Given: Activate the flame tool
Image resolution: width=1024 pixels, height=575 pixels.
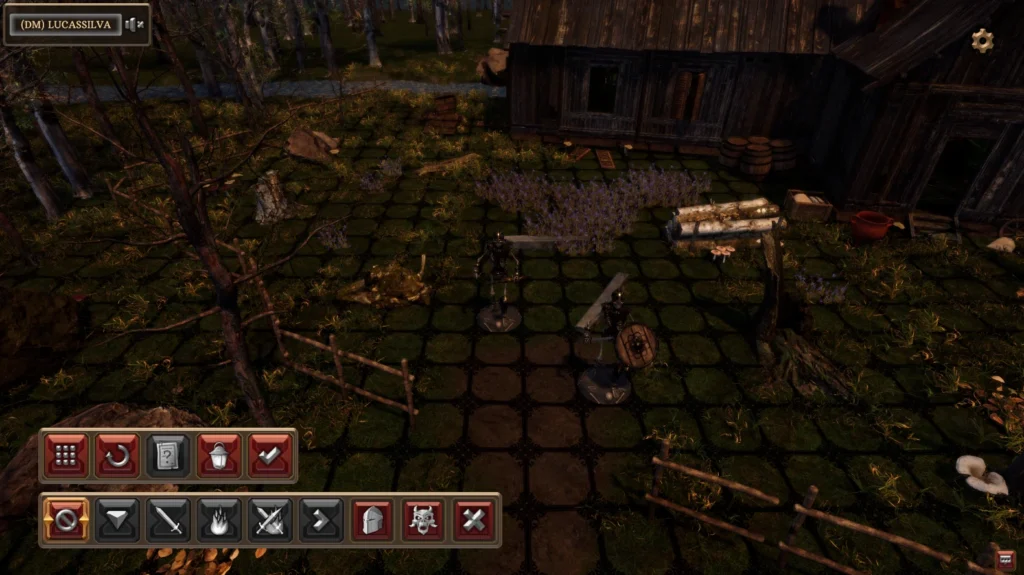Looking at the screenshot, I should pos(219,520).
